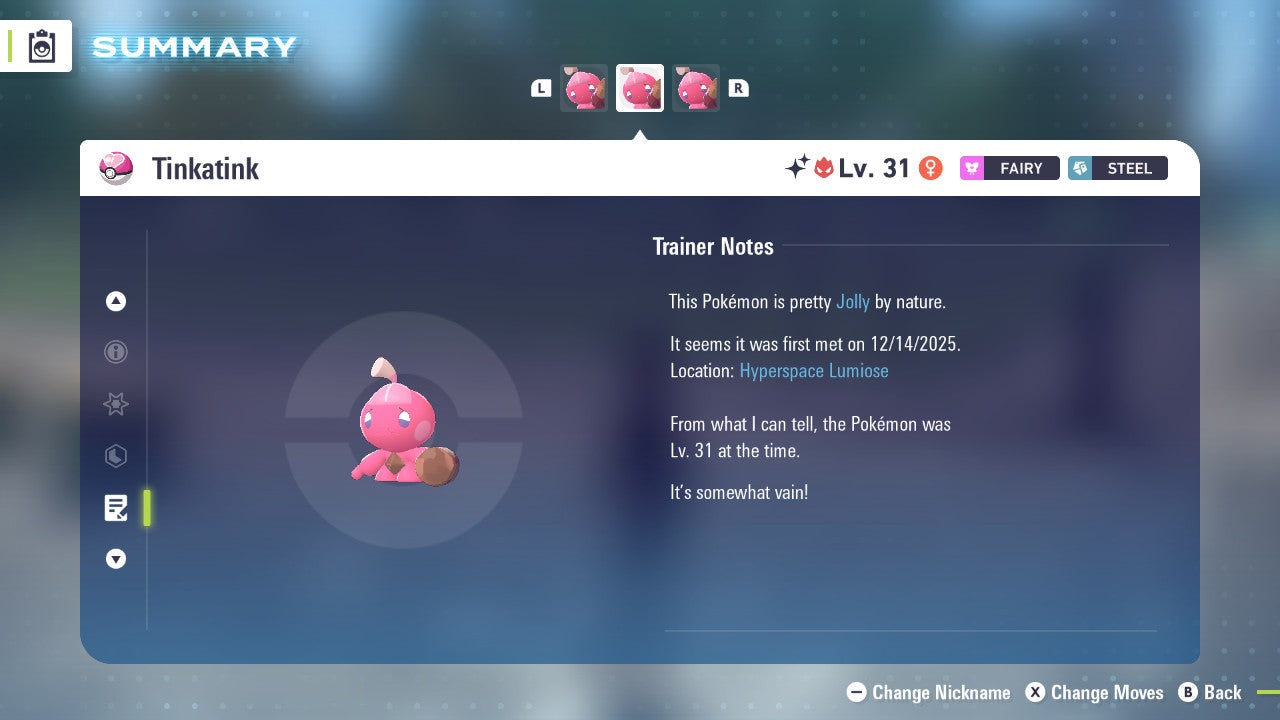The image size is (1280, 720).
Task: Select the STEEL type badge
Action: [x=1117, y=168]
